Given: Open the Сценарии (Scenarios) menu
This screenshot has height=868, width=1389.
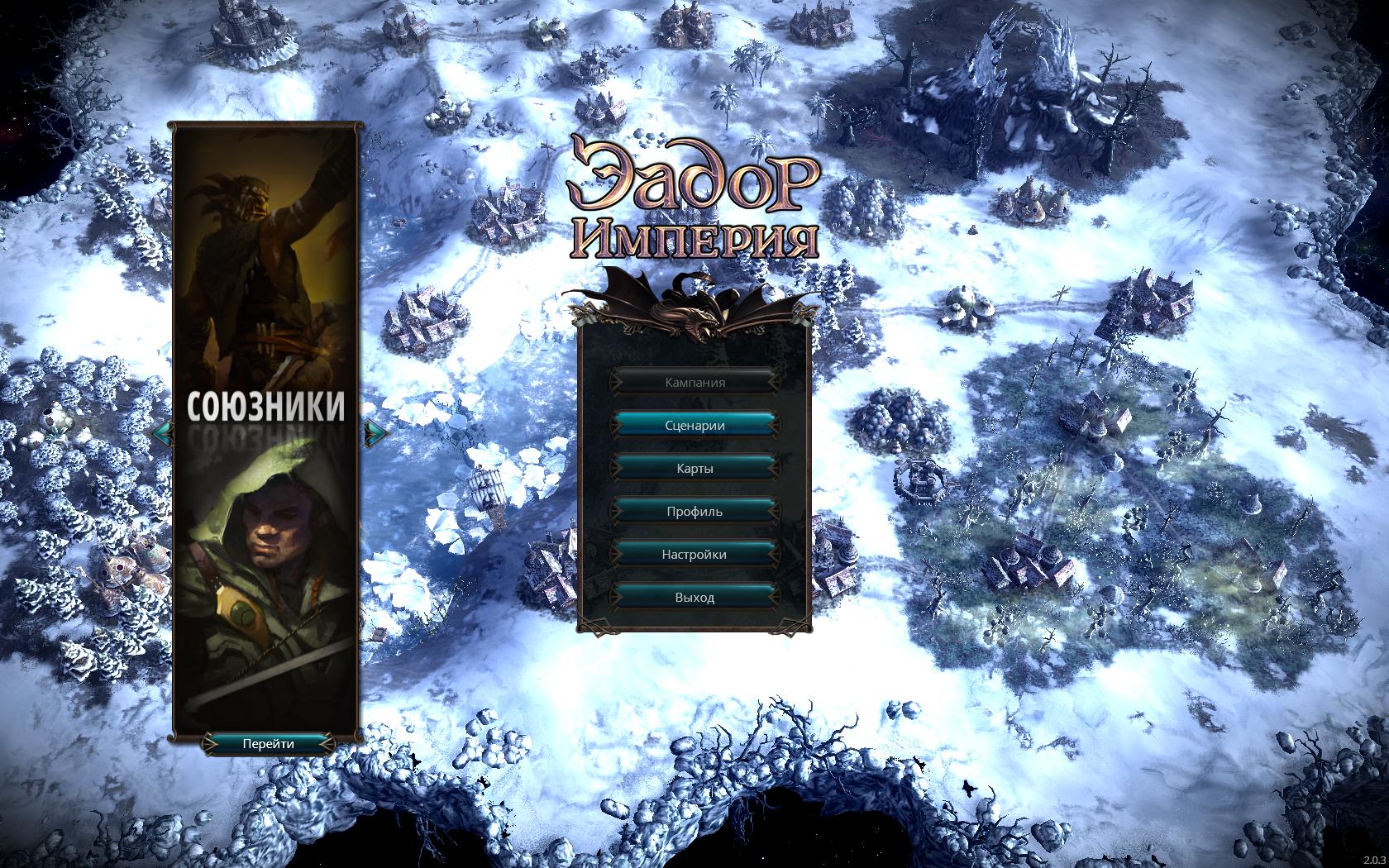Looking at the screenshot, I should pos(694,426).
